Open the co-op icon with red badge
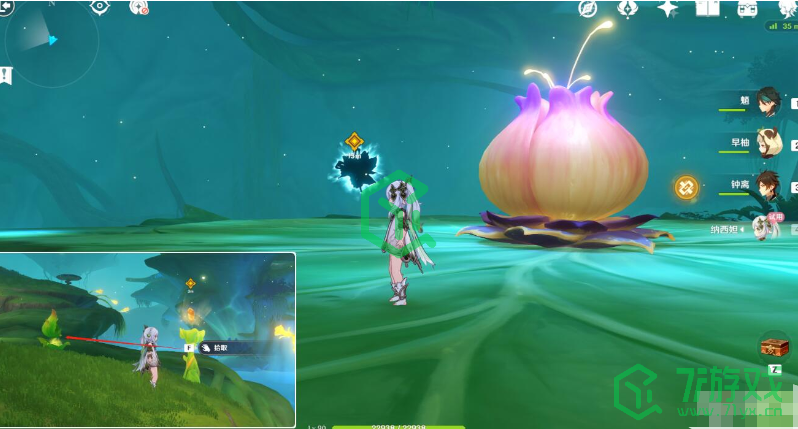 pos(139,7)
